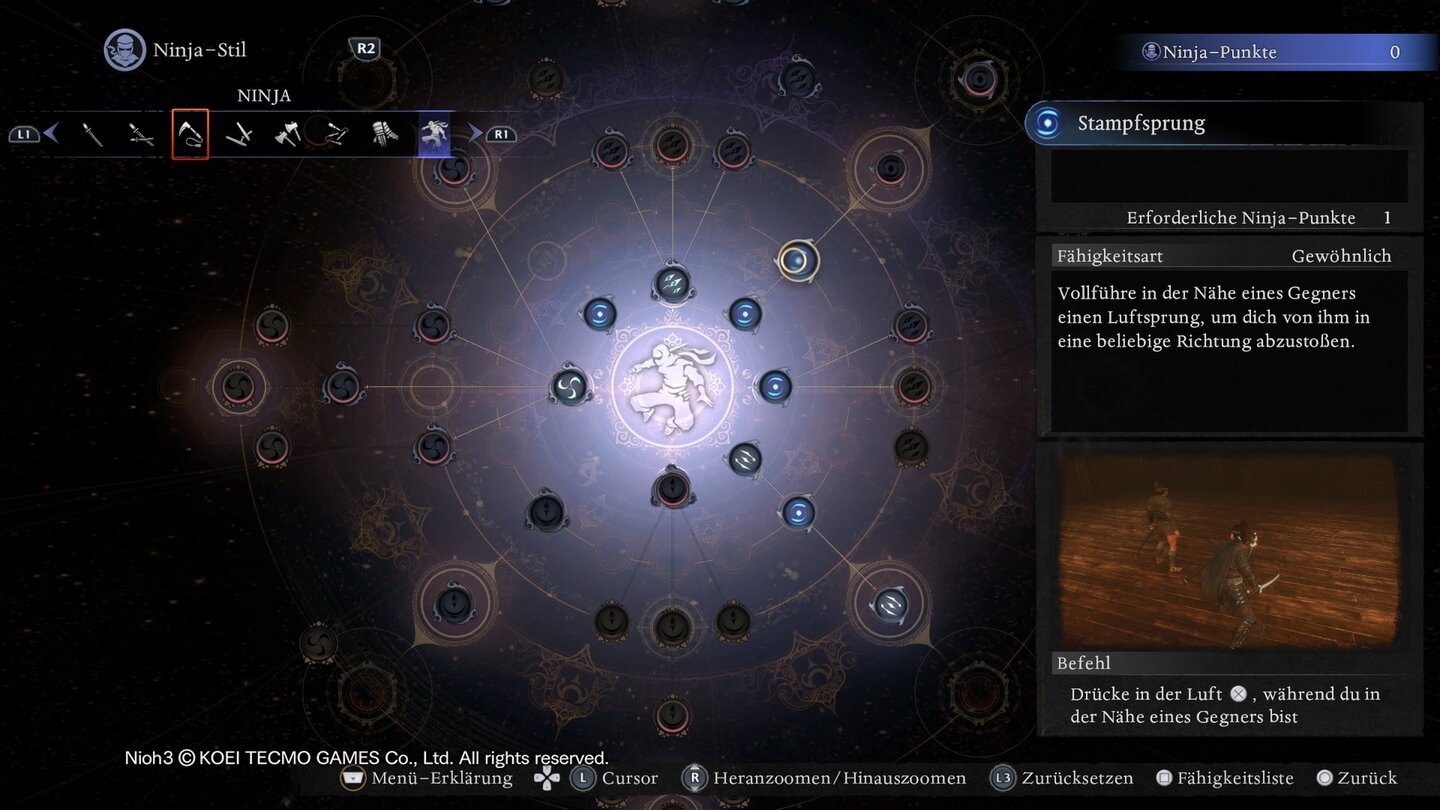Select the gold-ringed Stampfsprung skill node
1440x810 pixels.
coord(797,261)
